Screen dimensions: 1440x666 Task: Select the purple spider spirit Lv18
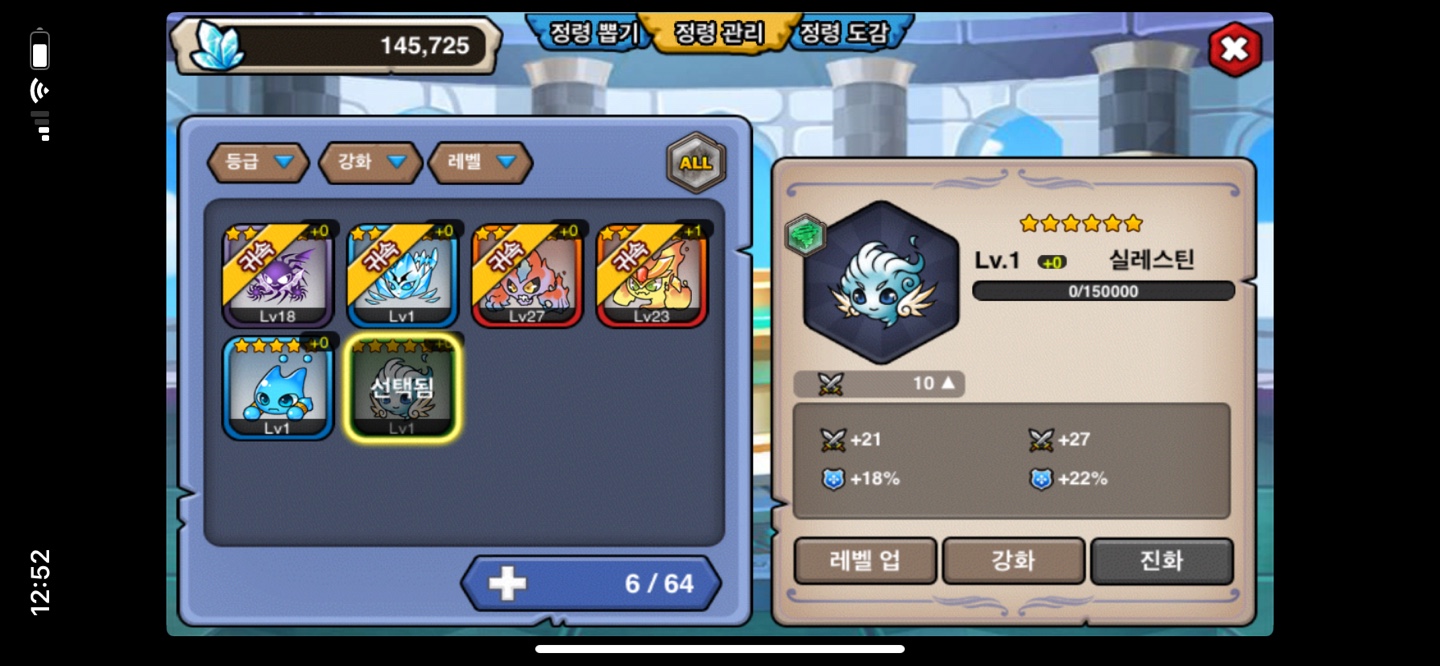[278, 276]
